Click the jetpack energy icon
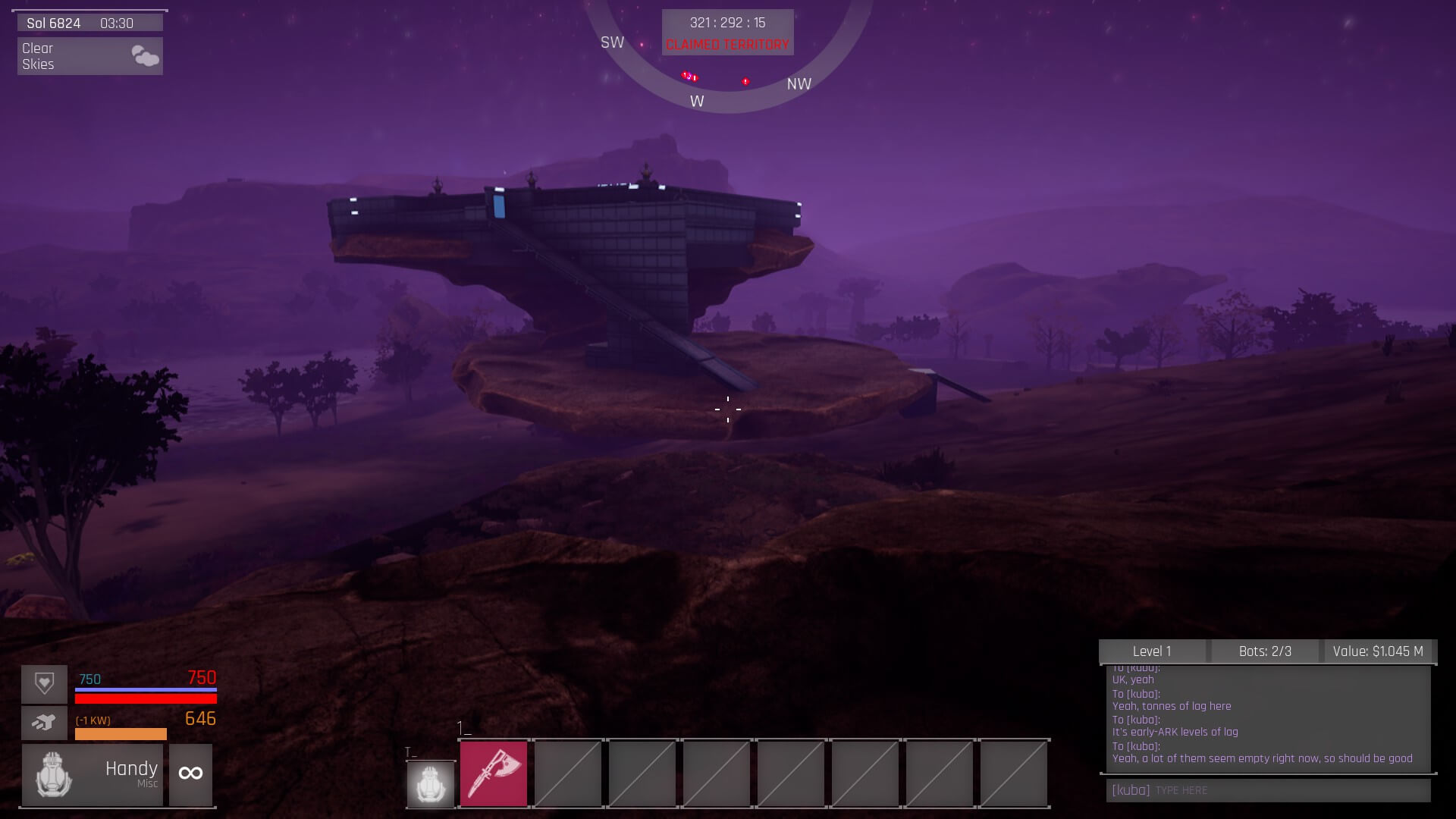This screenshot has width=1456, height=819. click(x=44, y=723)
